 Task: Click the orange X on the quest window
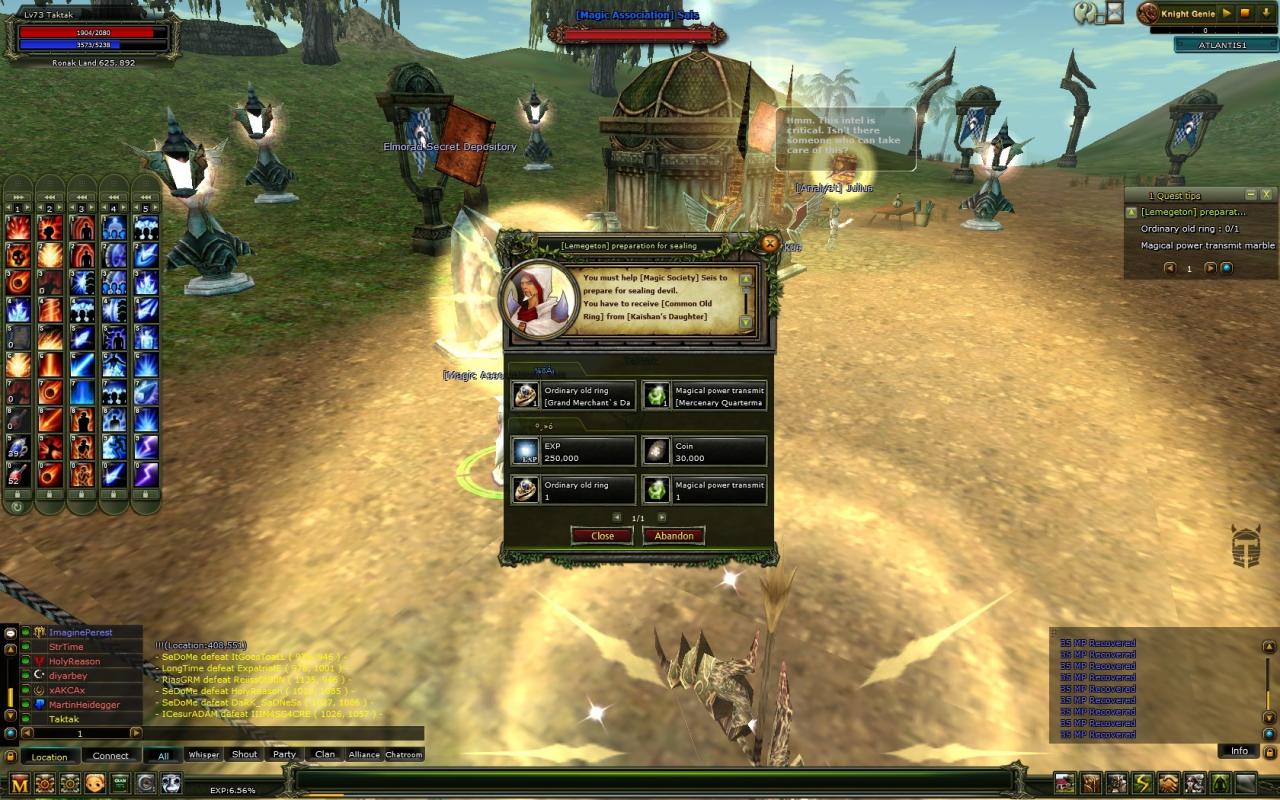(x=769, y=243)
